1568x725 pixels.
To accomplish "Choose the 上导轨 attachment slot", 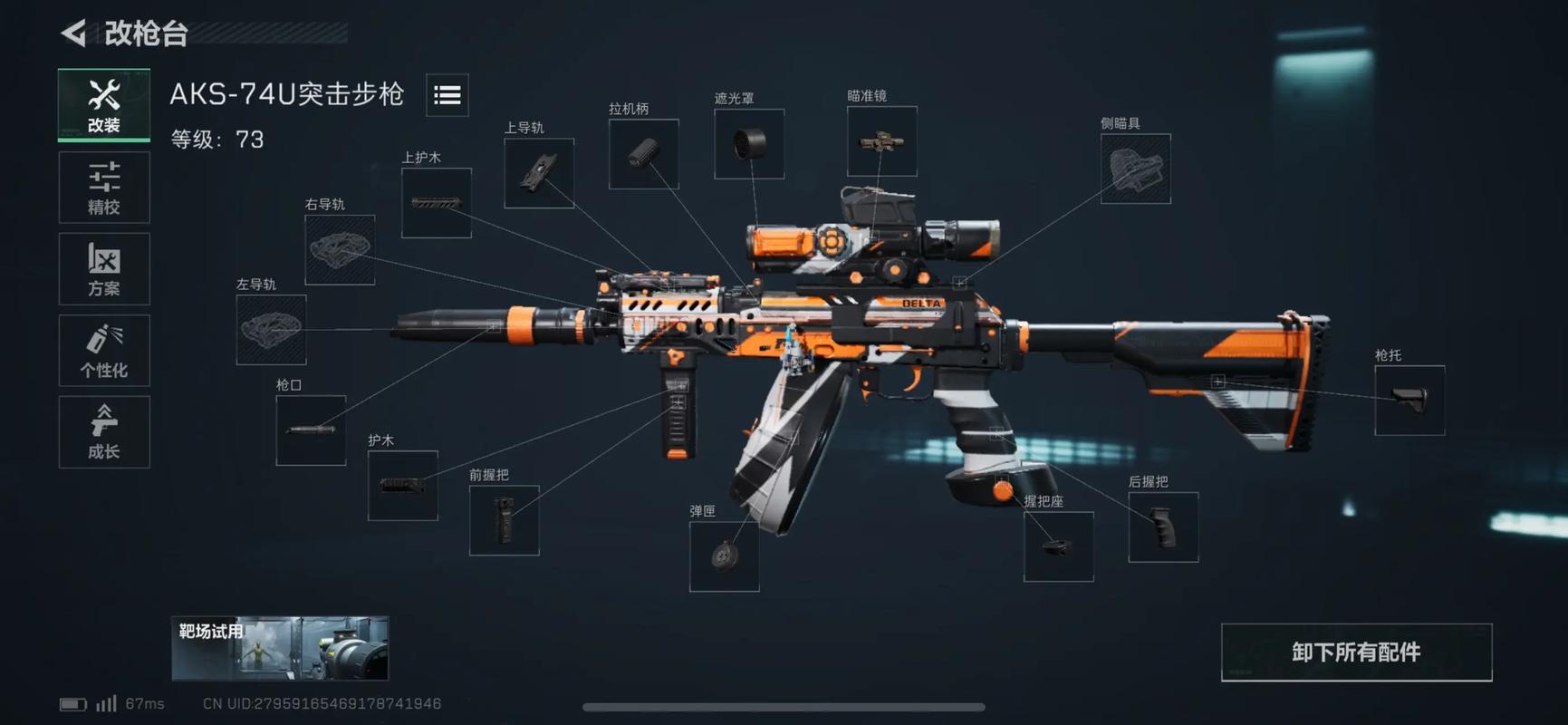I will pyautogui.click(x=539, y=173).
